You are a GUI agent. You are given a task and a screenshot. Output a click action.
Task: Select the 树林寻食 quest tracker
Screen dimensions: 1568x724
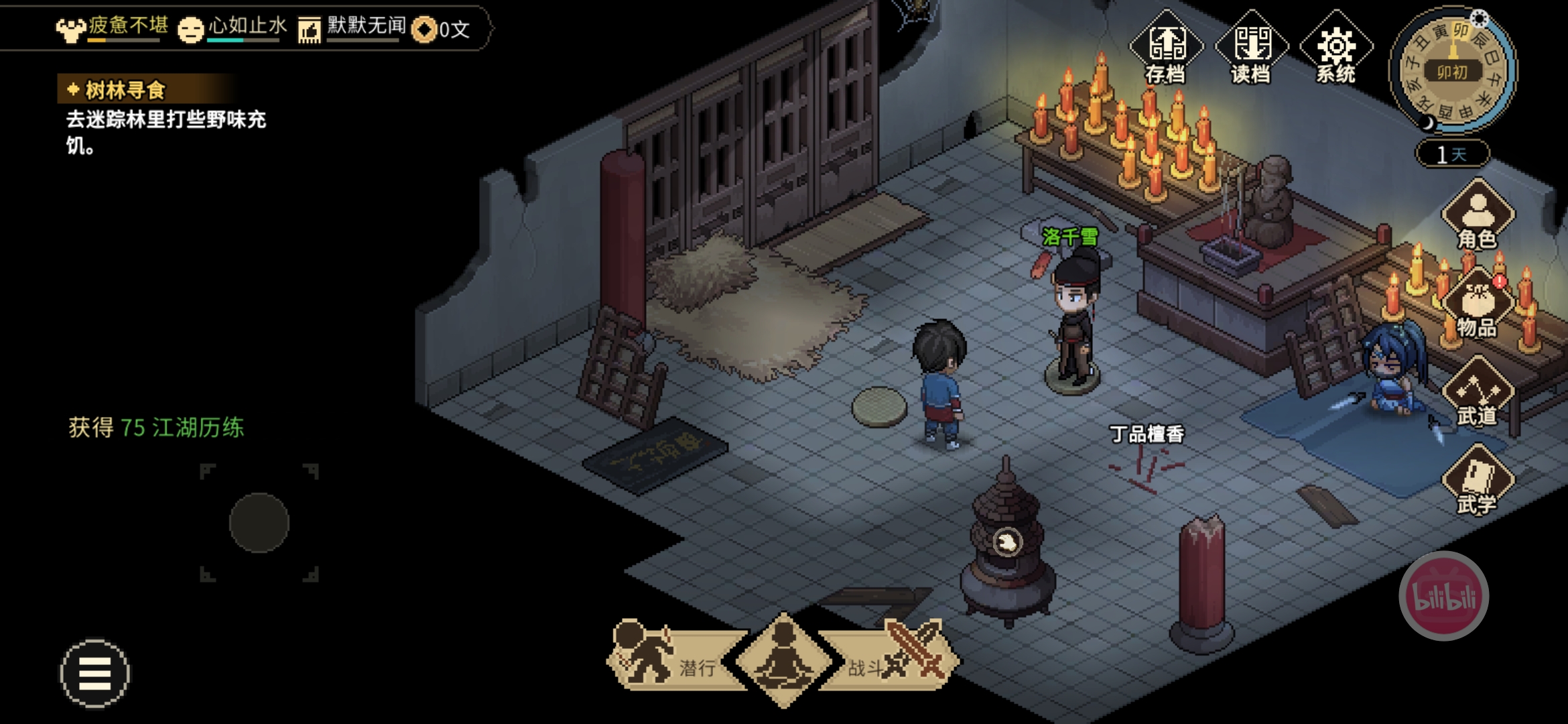click(125, 90)
